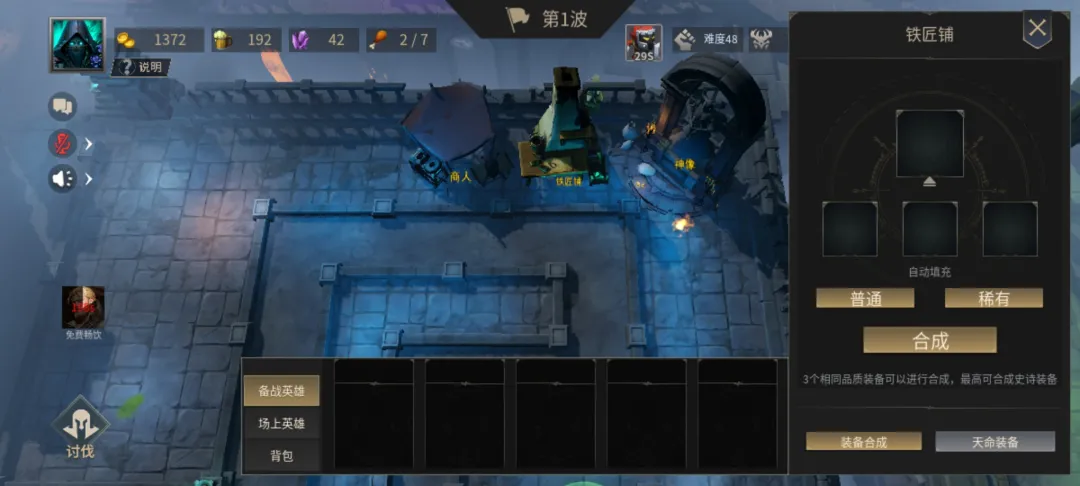Image resolution: width=1080 pixels, height=486 pixels.
Task: Select the 稀有 auto-fill option
Action: [993, 298]
